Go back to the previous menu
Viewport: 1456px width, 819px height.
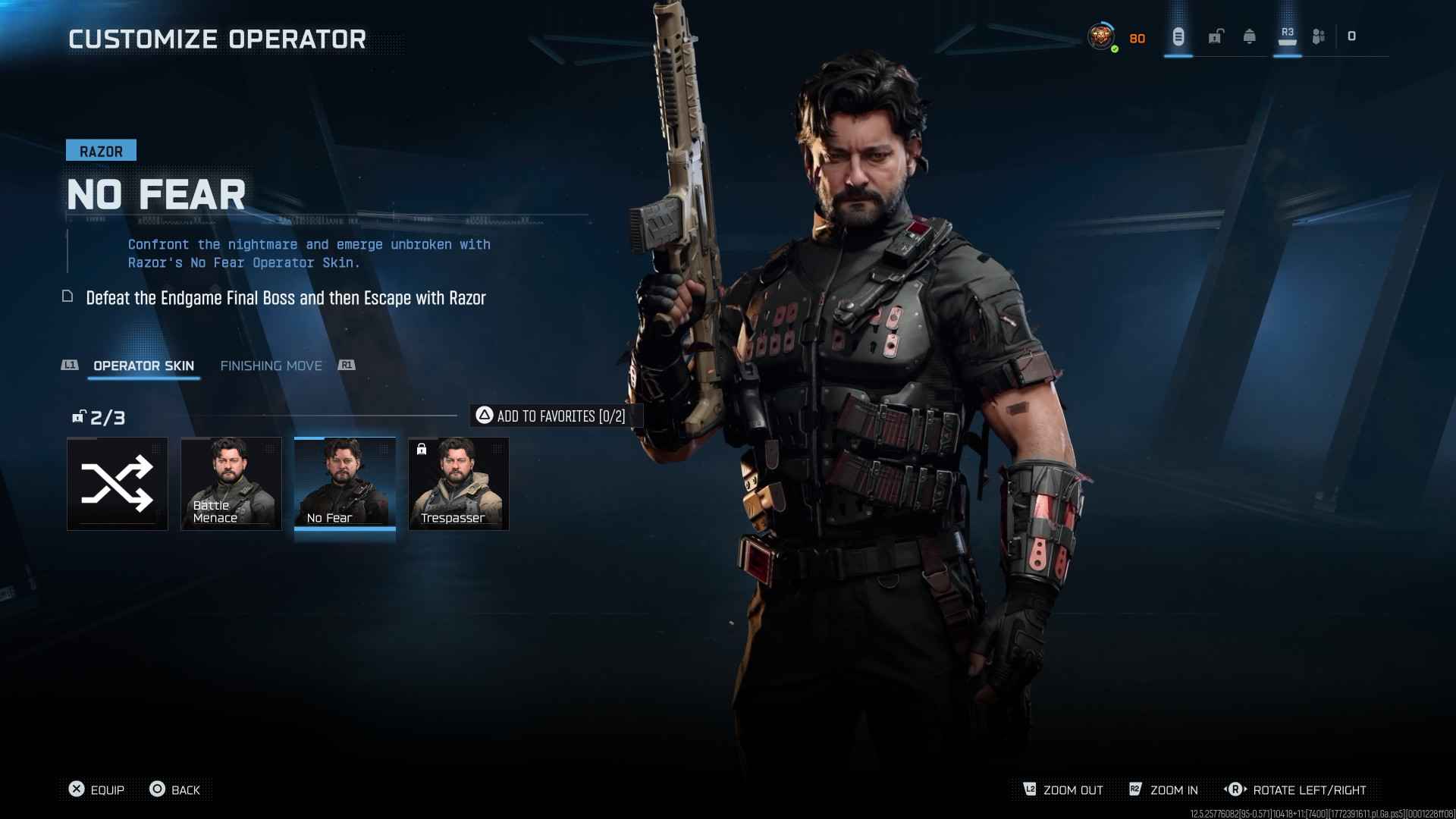pos(175,789)
